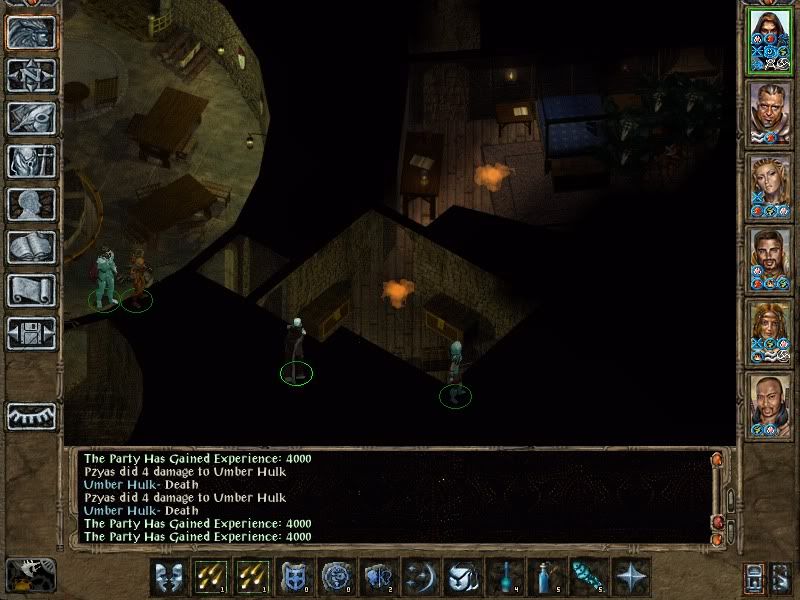
Task: Select the bald dark-skinned man's portrait
Action: point(768,406)
